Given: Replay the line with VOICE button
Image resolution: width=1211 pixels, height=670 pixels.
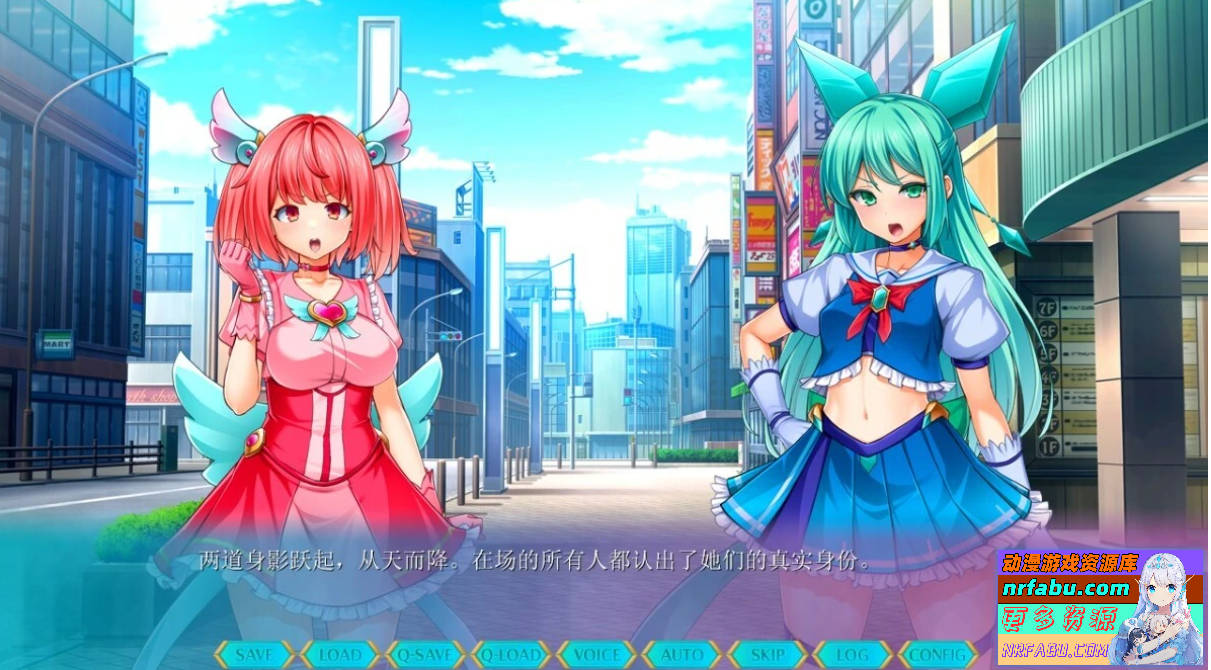Looking at the screenshot, I should (x=597, y=655).
